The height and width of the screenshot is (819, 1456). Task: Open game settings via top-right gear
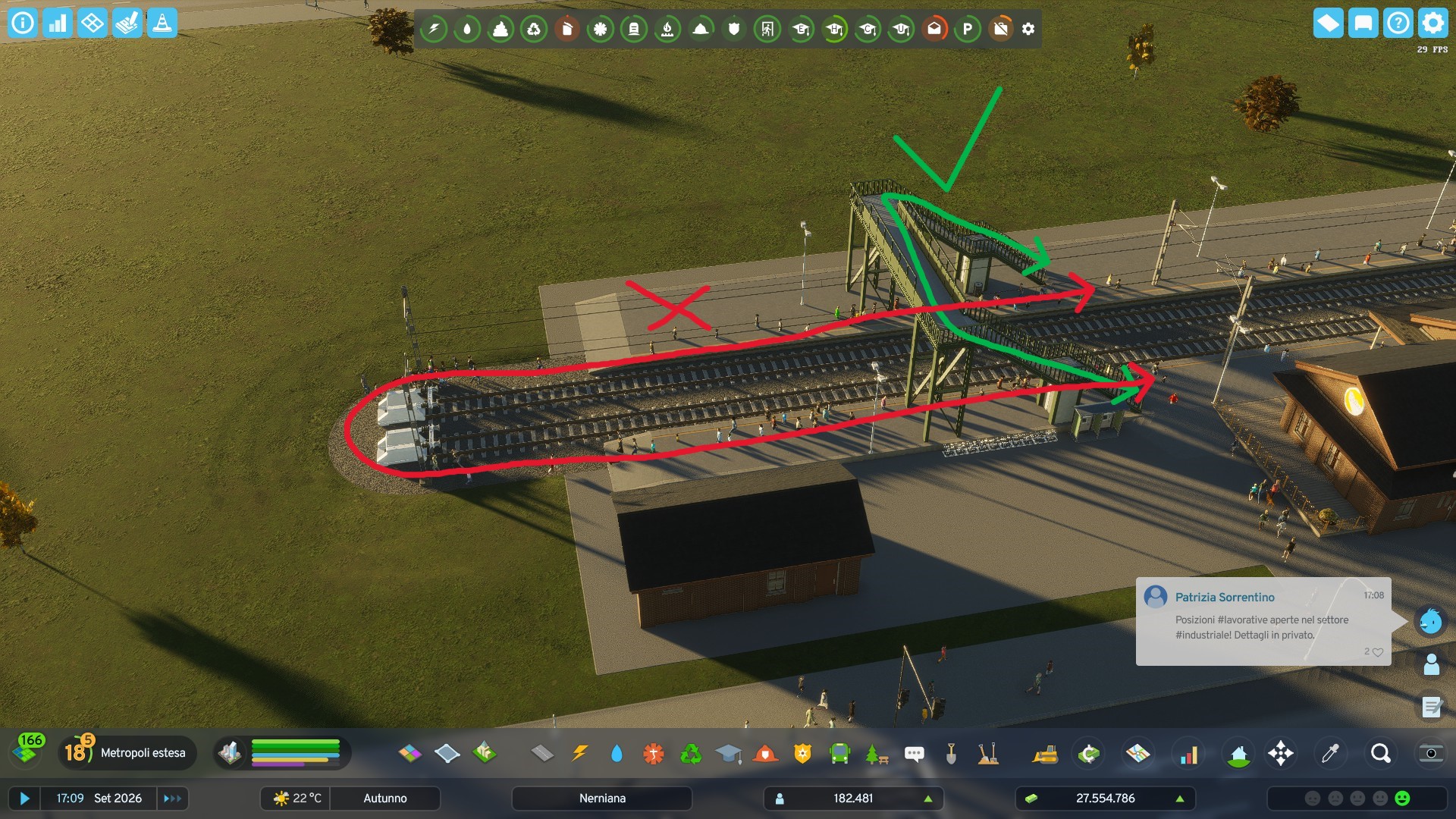(x=1432, y=23)
